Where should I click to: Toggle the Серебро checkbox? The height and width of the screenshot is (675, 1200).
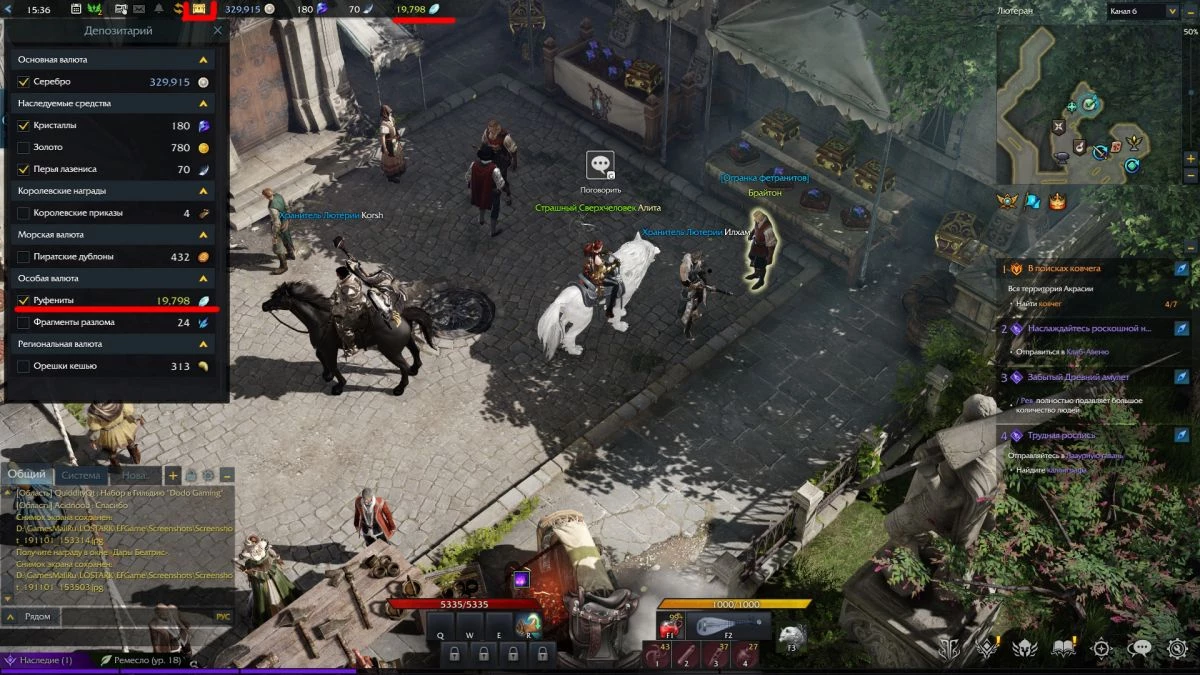point(24,82)
